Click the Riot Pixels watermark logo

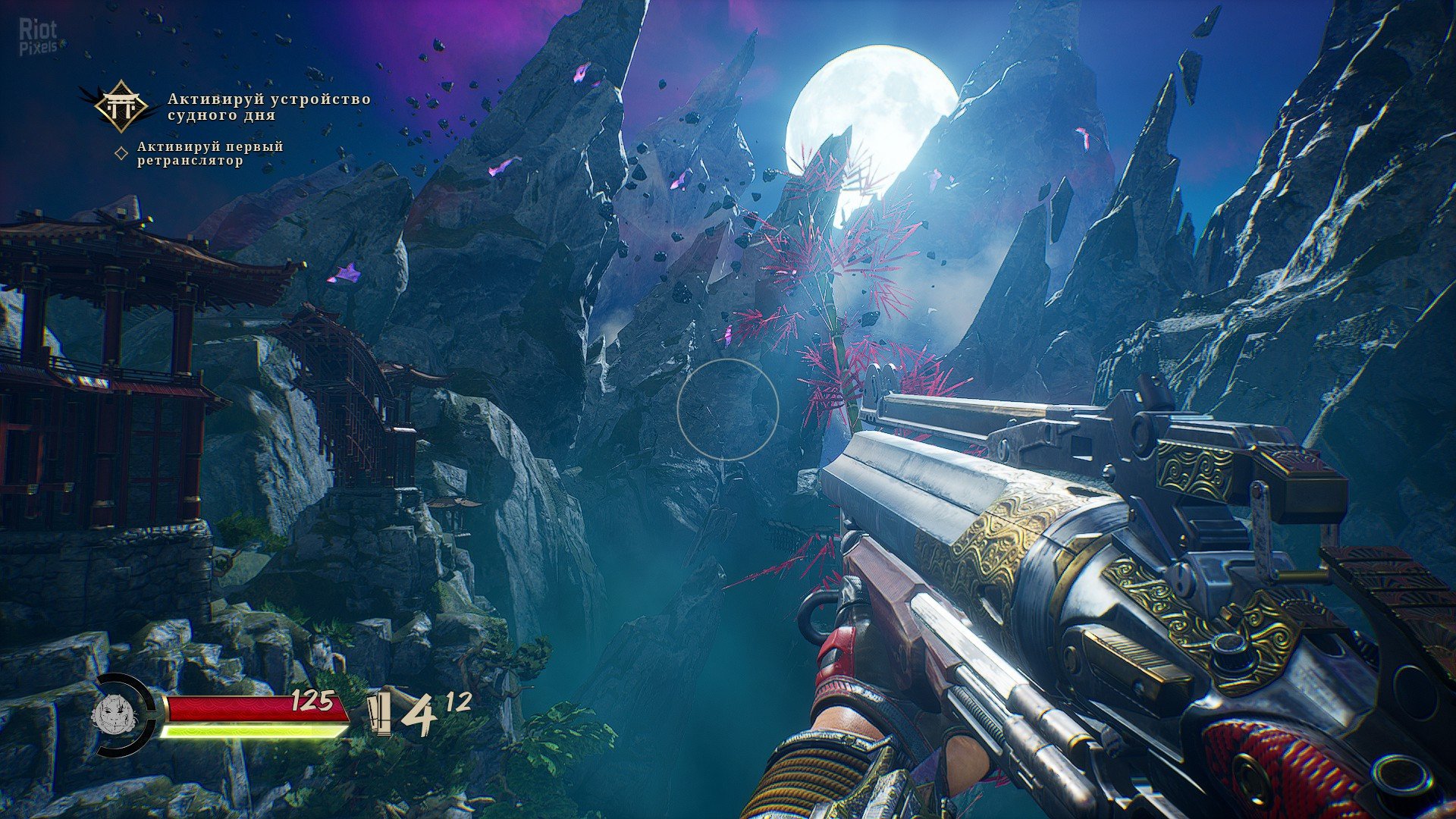[x=38, y=38]
